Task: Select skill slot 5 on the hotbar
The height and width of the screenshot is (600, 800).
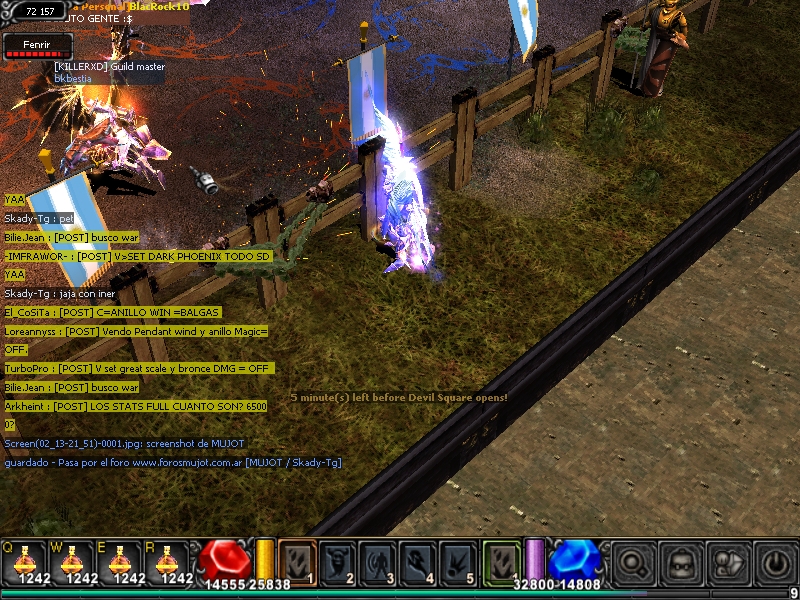Action: (x=458, y=562)
